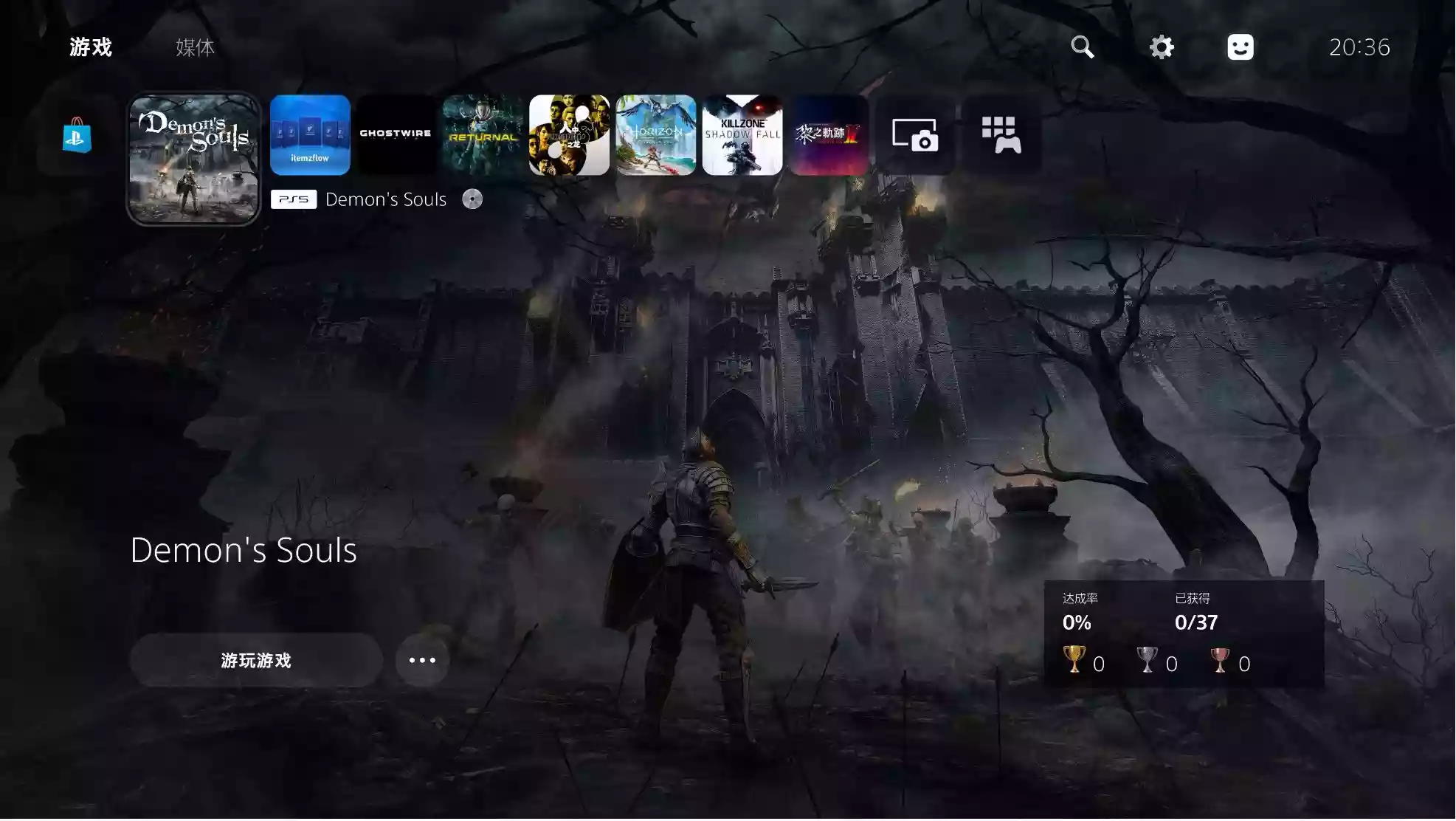The image size is (1456, 821).
Task: Open the Horizon Forbidden West tile
Action: (655, 135)
